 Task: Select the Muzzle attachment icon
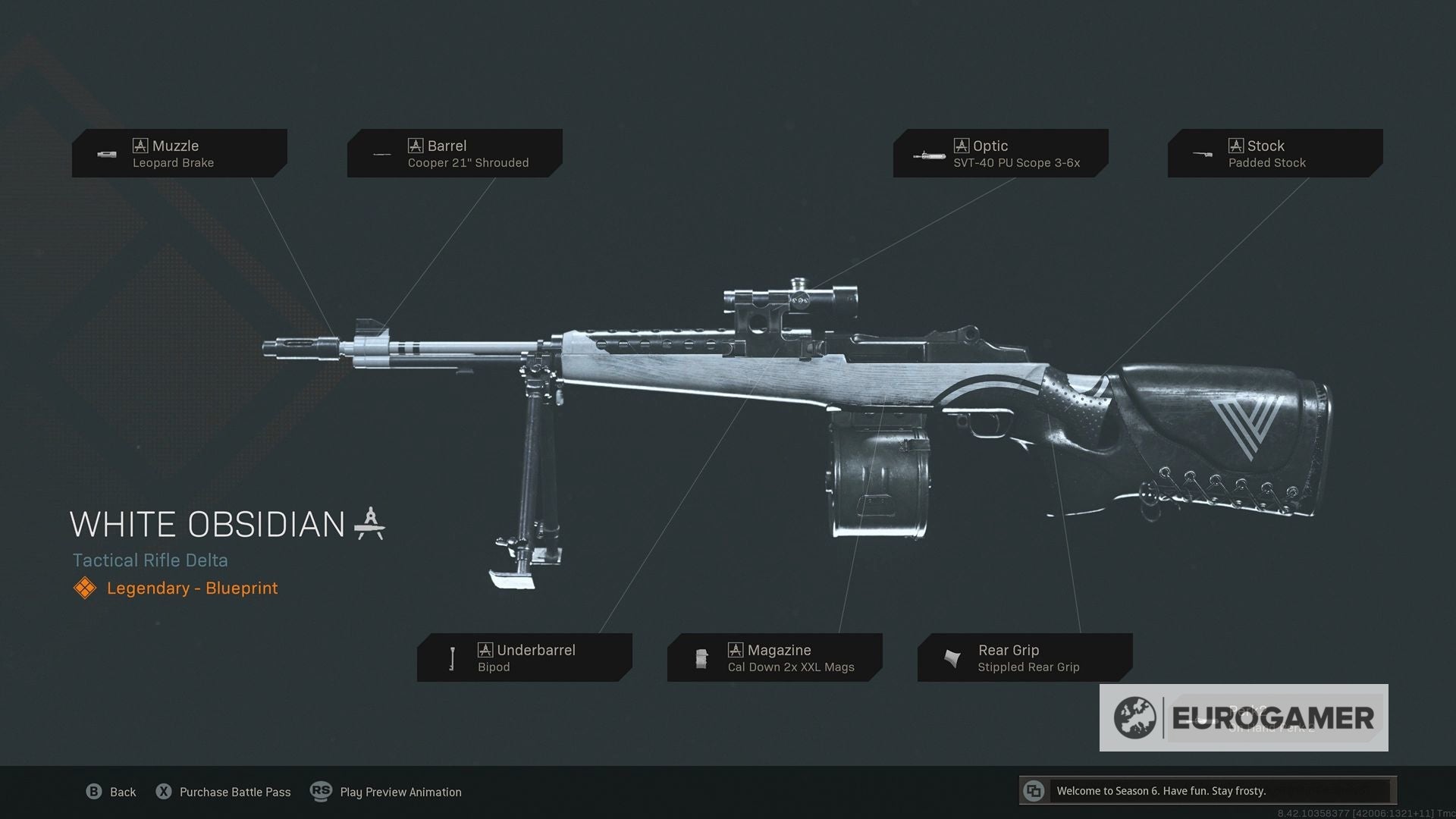[x=105, y=154]
